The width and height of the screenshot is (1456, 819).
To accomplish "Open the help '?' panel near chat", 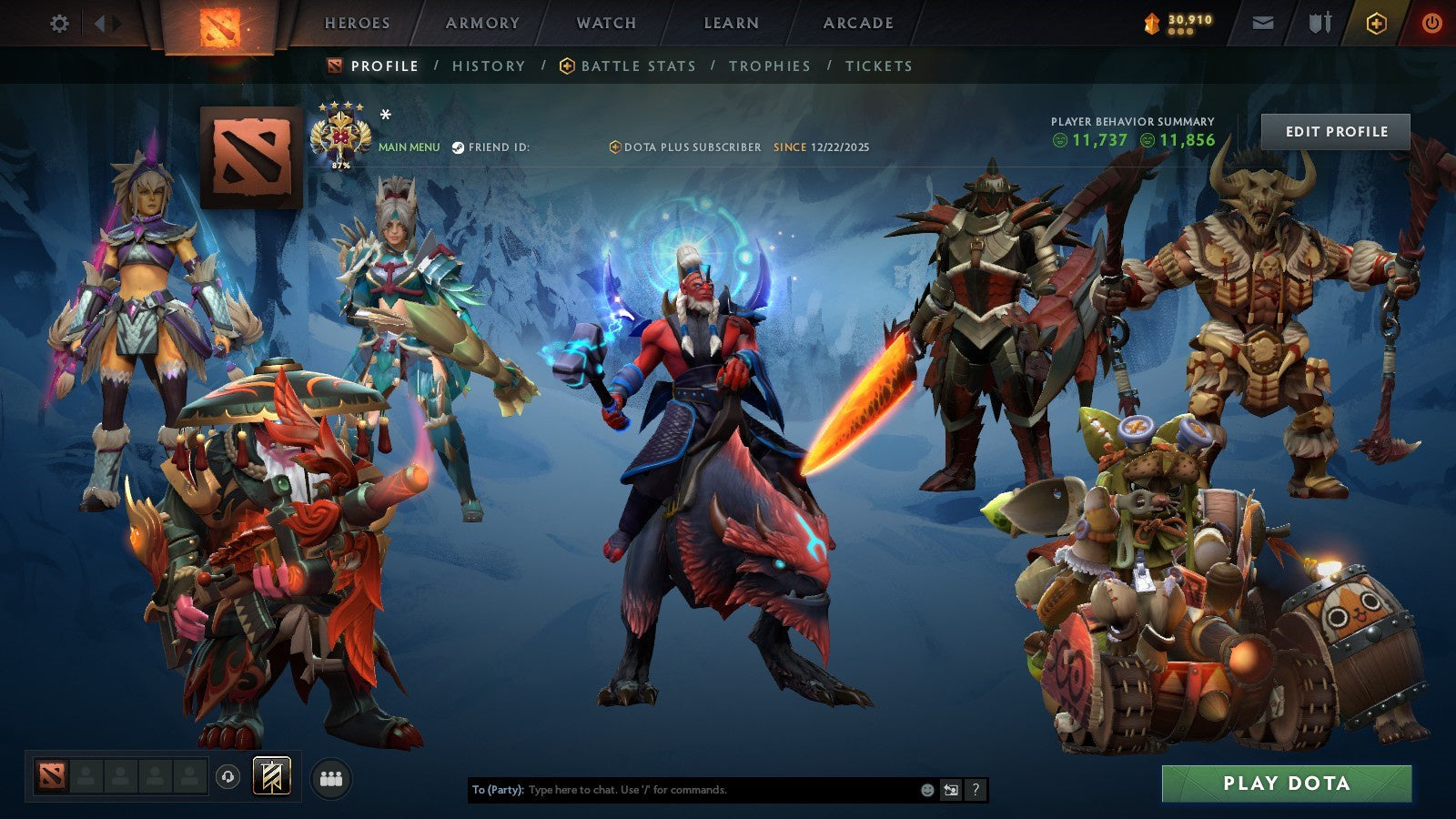I will 975,791.
